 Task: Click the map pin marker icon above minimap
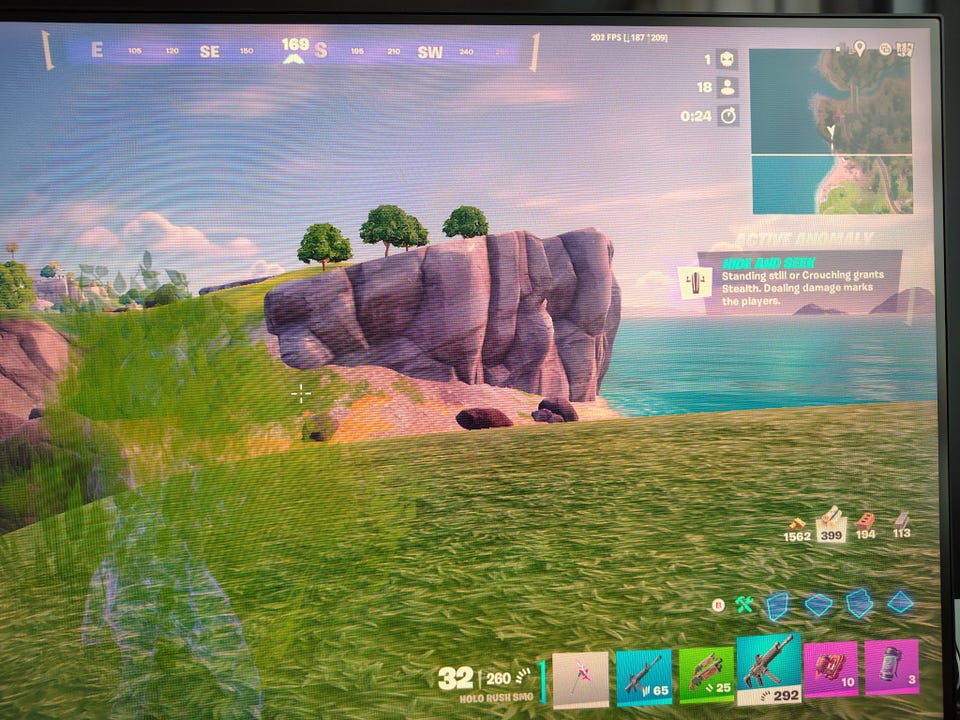point(858,48)
